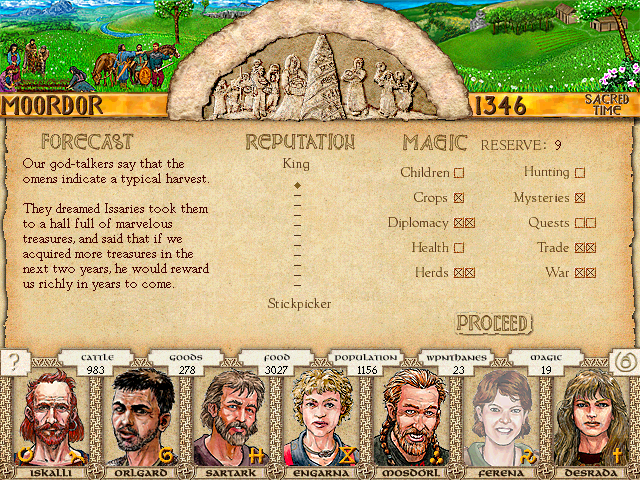Open the spiral menu icon
The width and height of the screenshot is (640, 480).
[x=625, y=362]
